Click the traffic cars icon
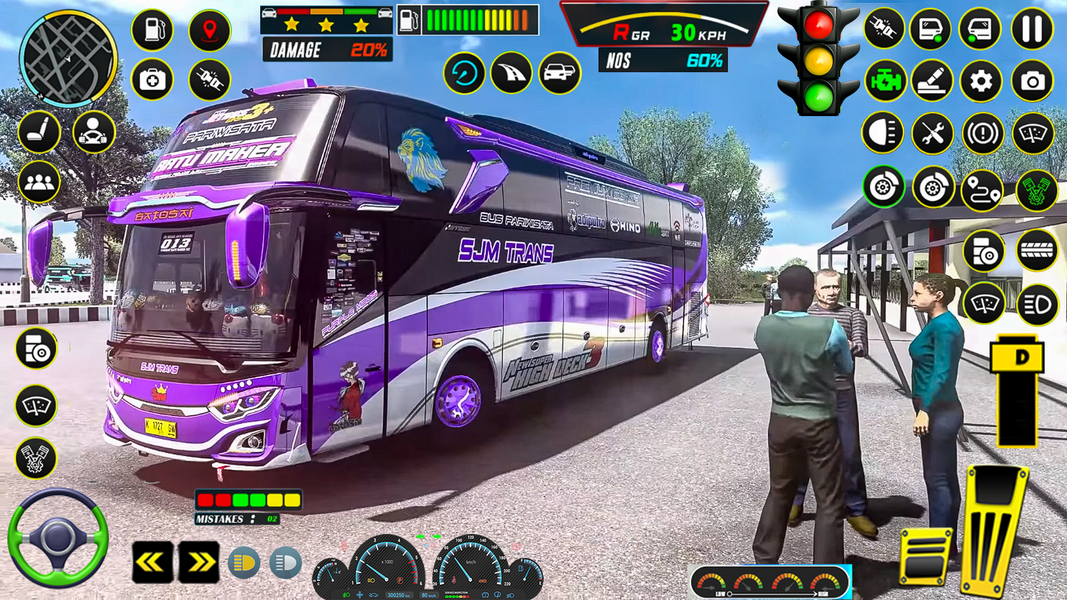The height and width of the screenshot is (600, 1067). coord(560,73)
